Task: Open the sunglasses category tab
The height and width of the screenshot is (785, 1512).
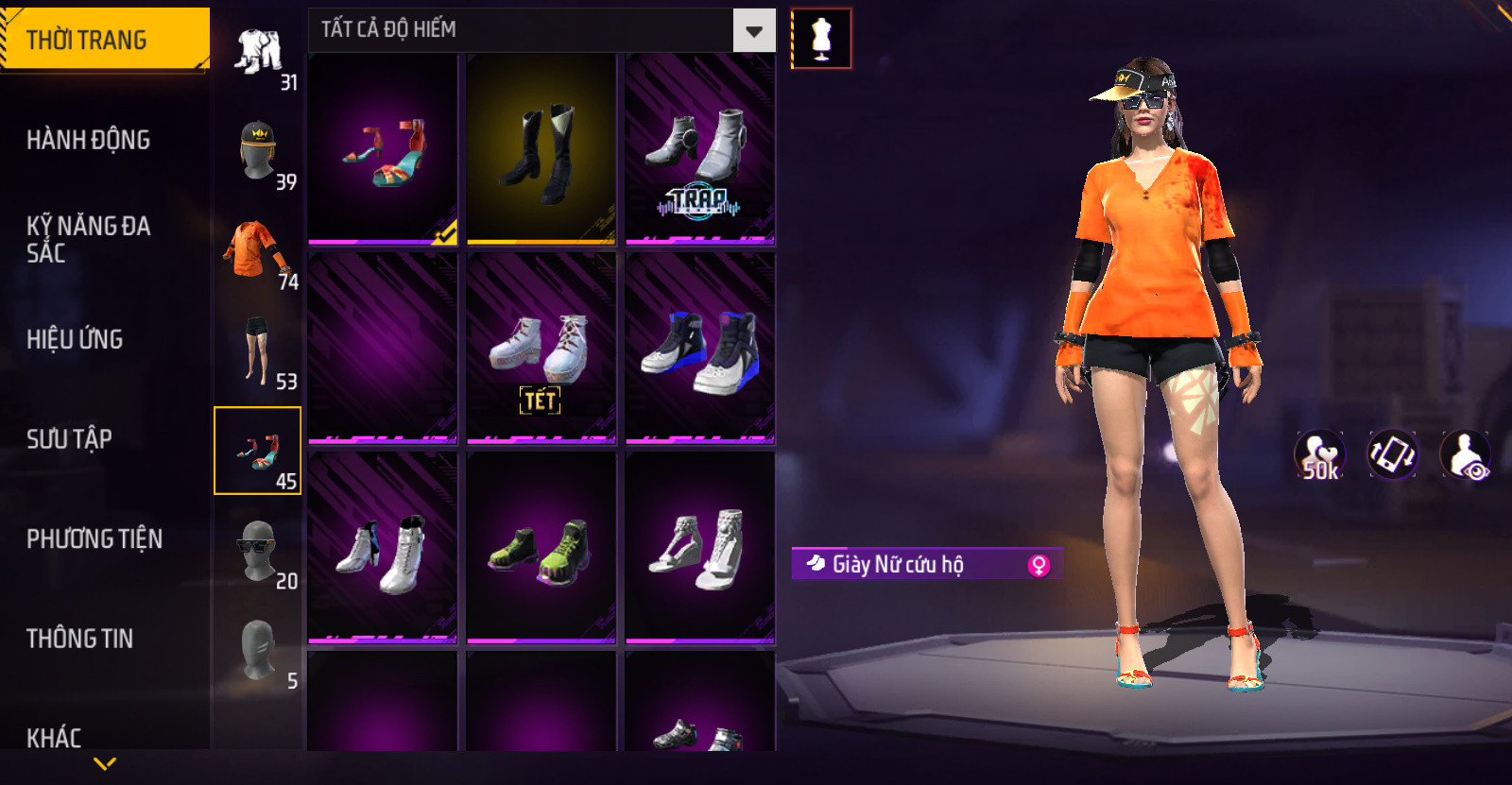Action: [258, 552]
